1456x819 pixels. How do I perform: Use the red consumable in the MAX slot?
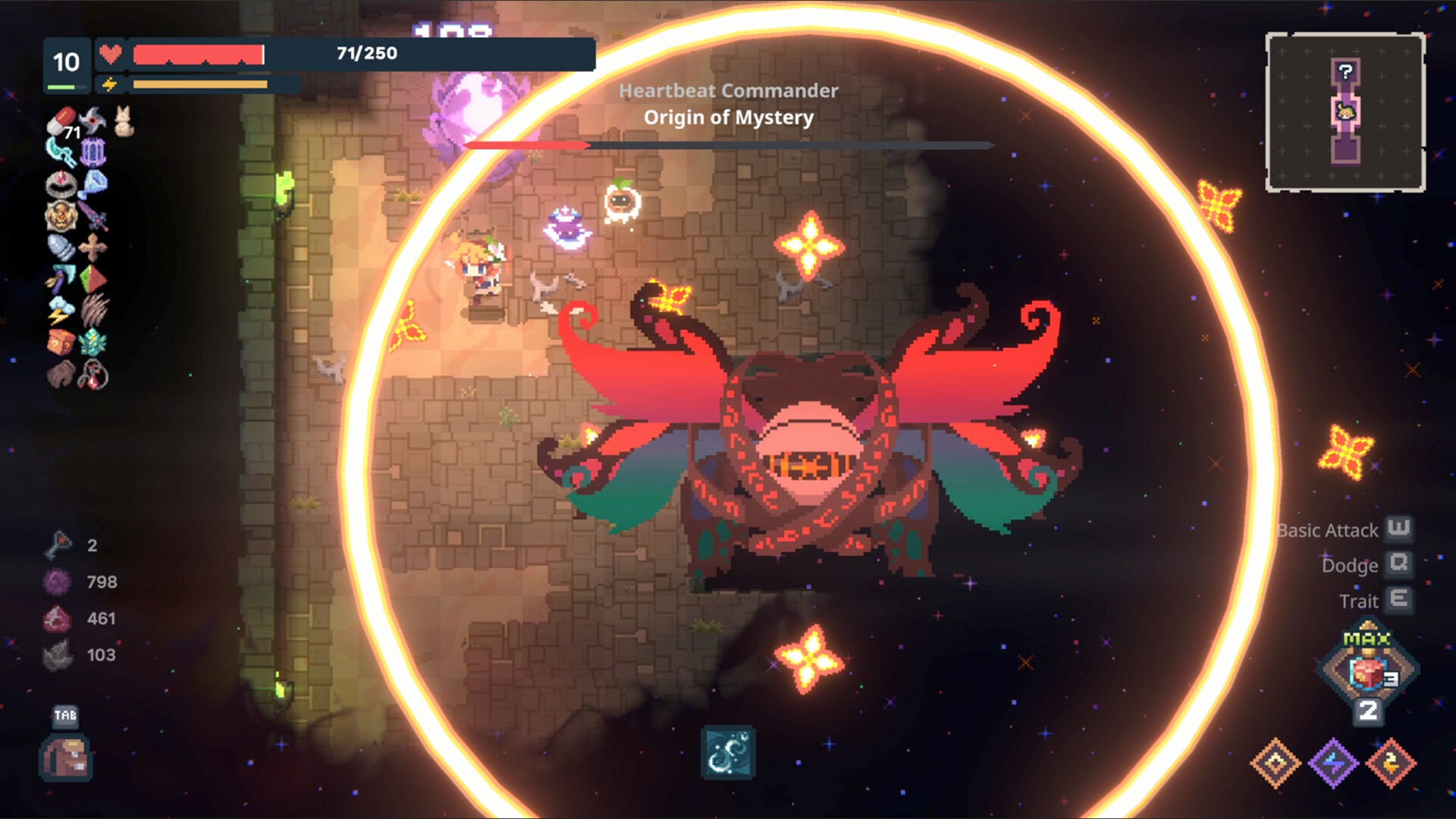pyautogui.click(x=1368, y=672)
